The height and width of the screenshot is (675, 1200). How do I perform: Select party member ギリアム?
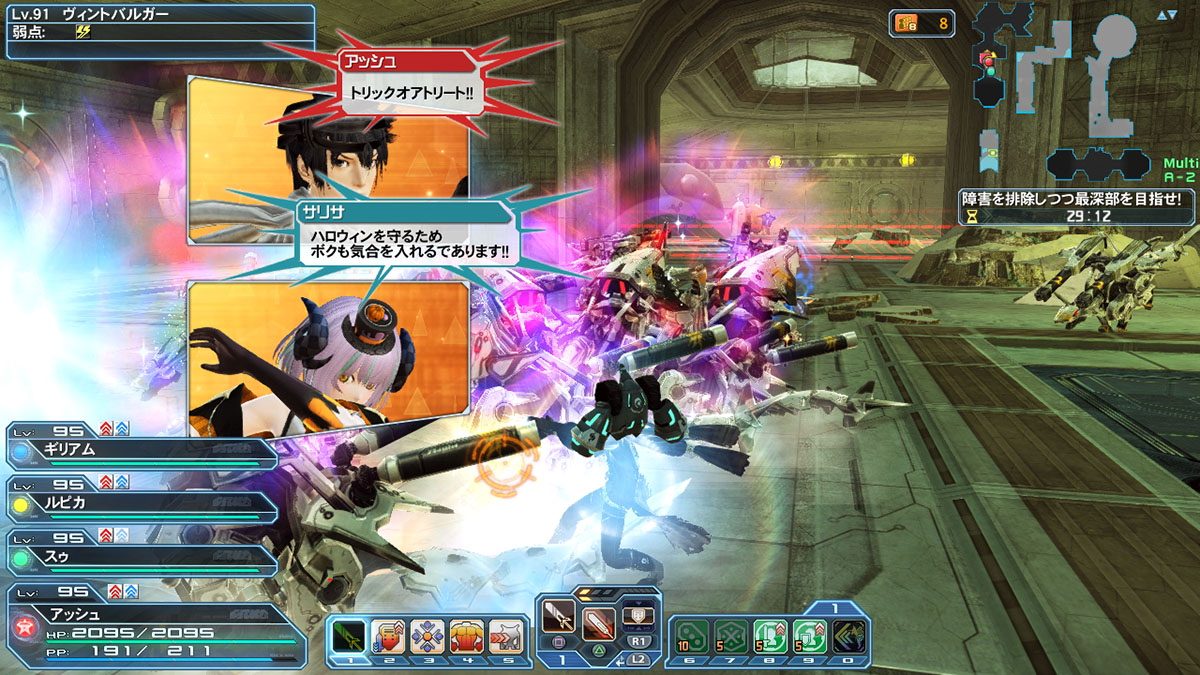[140, 452]
